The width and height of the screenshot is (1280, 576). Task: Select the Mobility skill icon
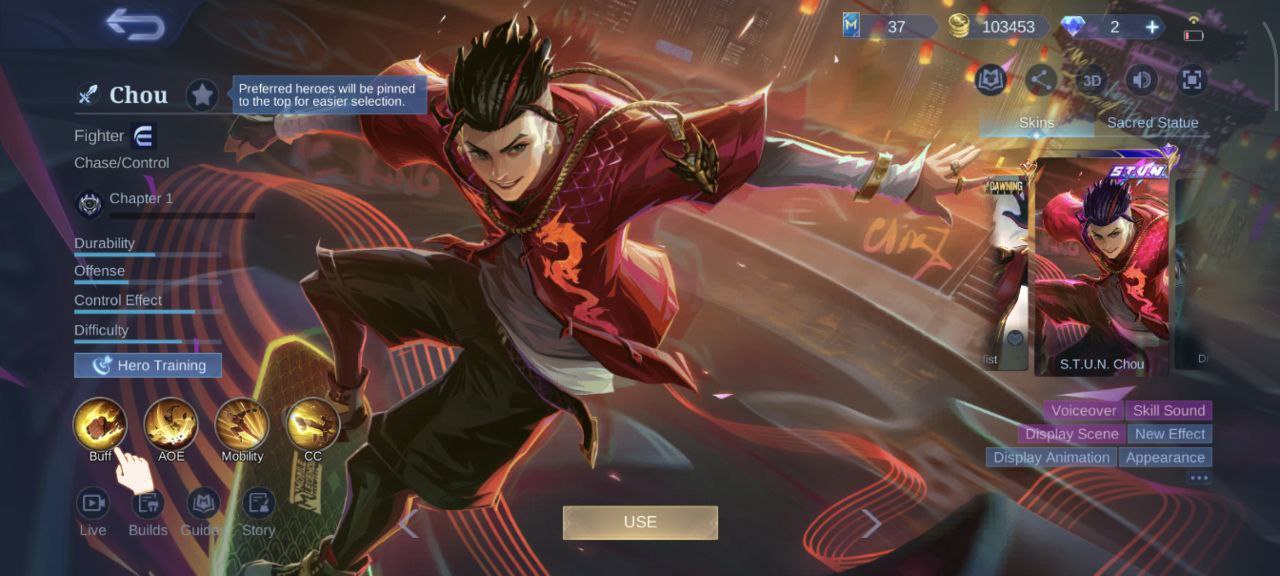(242, 424)
